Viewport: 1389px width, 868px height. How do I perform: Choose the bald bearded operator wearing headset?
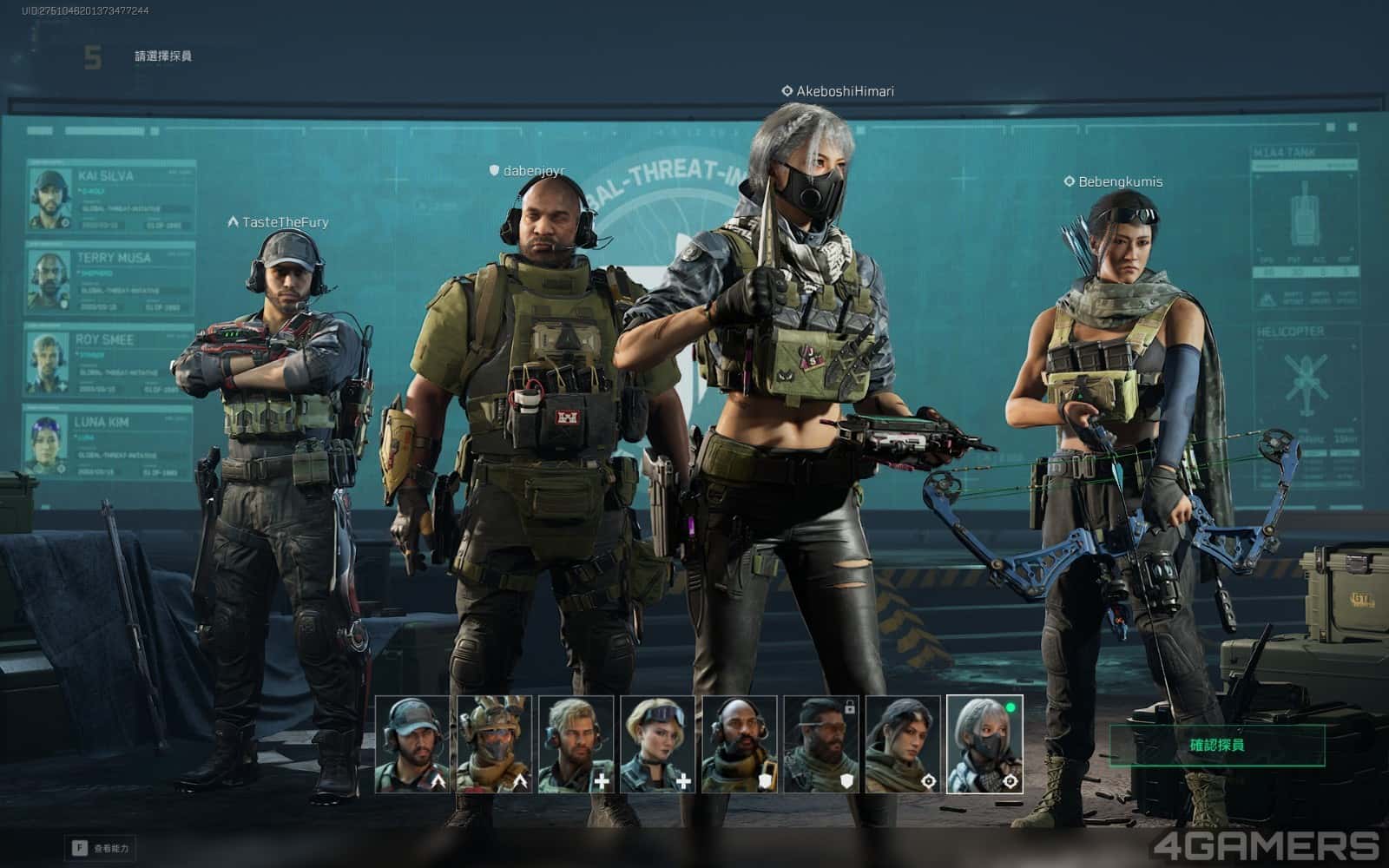(740, 745)
